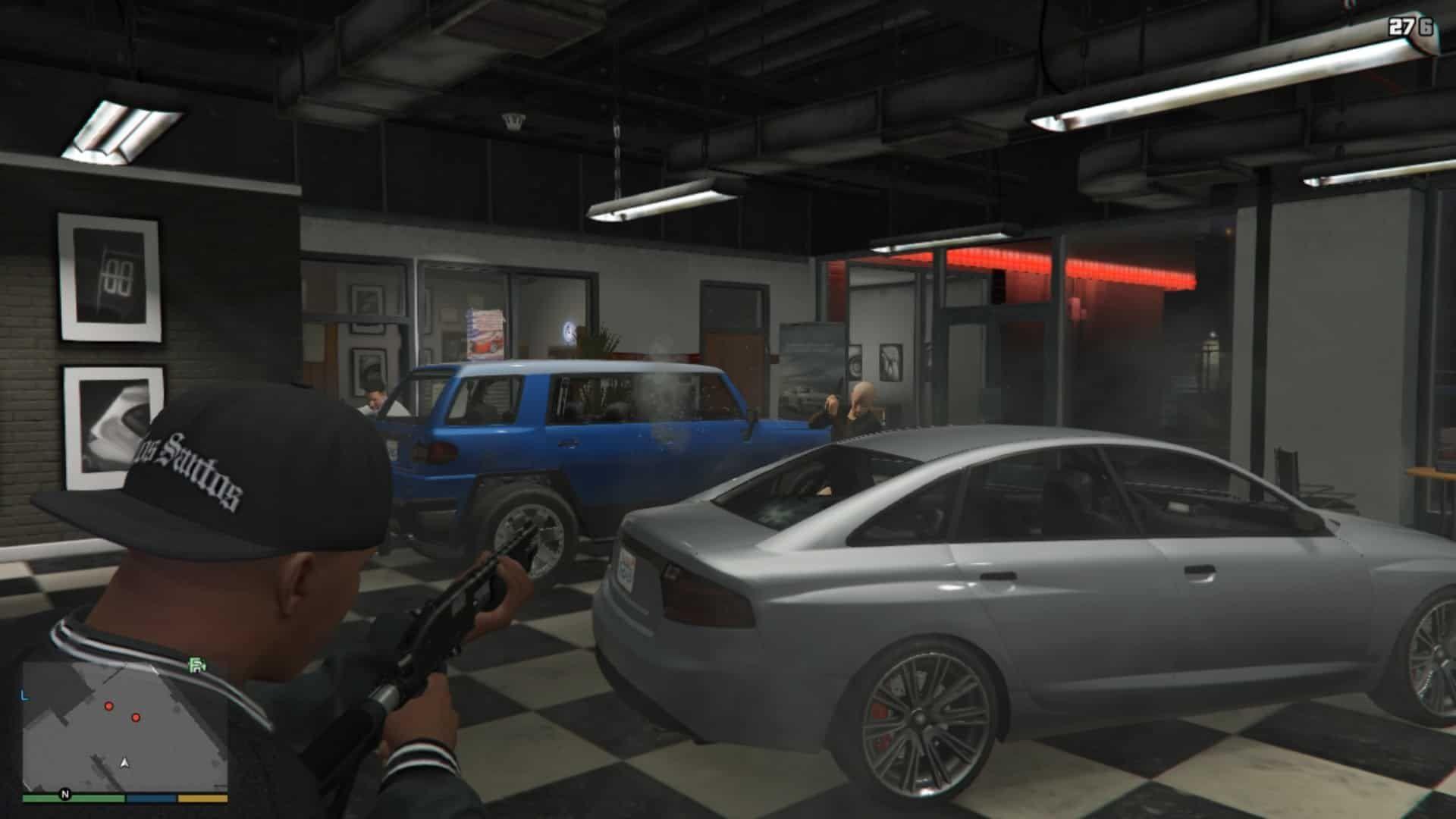Image resolution: width=1456 pixels, height=819 pixels.
Task: Click the yellow special ability bar
Action: point(203,798)
